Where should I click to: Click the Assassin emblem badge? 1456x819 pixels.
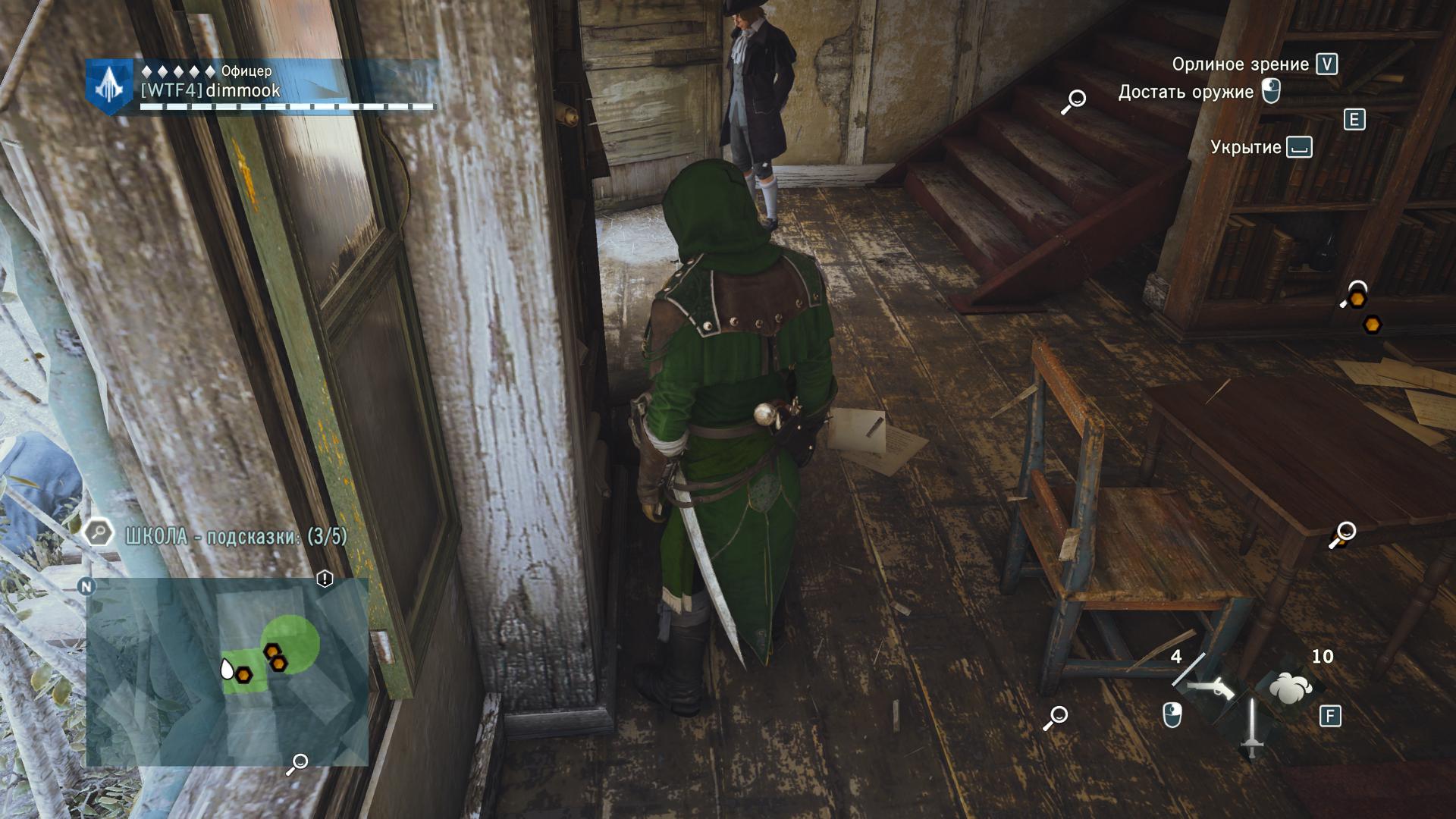(111, 87)
